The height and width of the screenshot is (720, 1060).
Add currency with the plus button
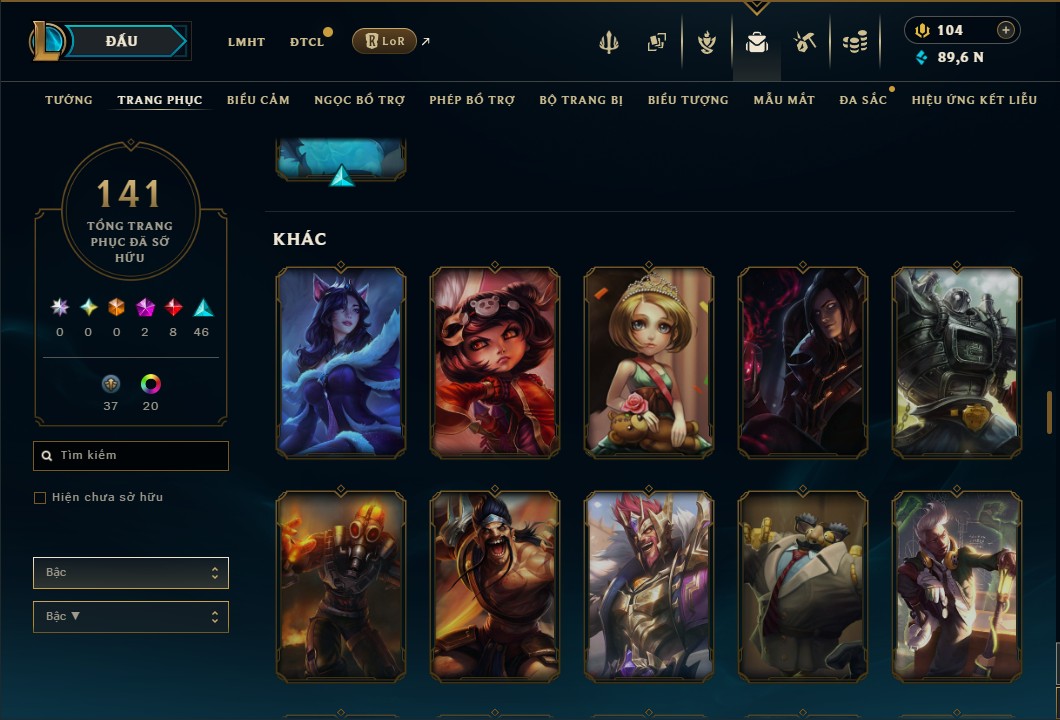1006,30
